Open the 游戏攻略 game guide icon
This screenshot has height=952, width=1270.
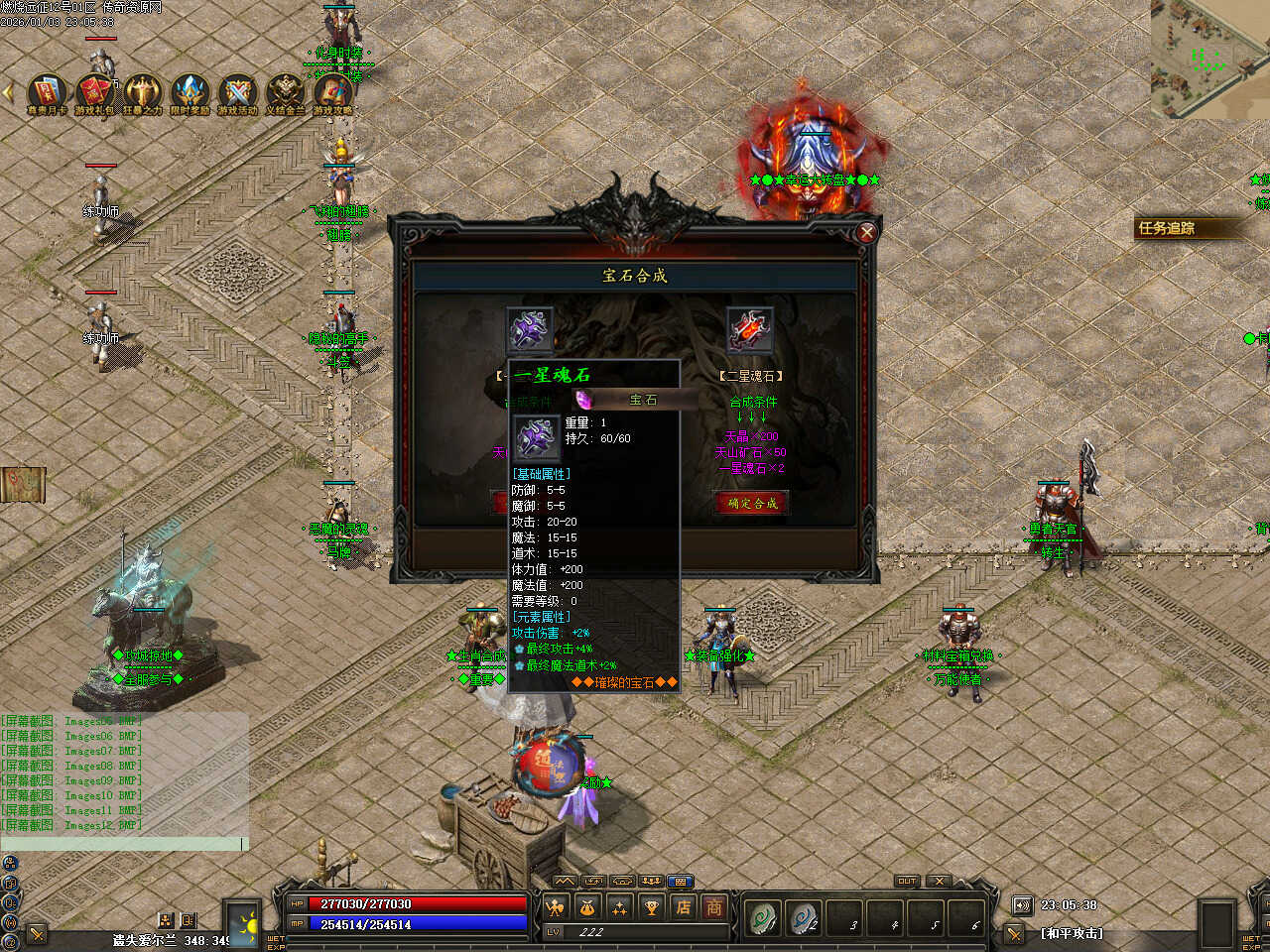(333, 92)
